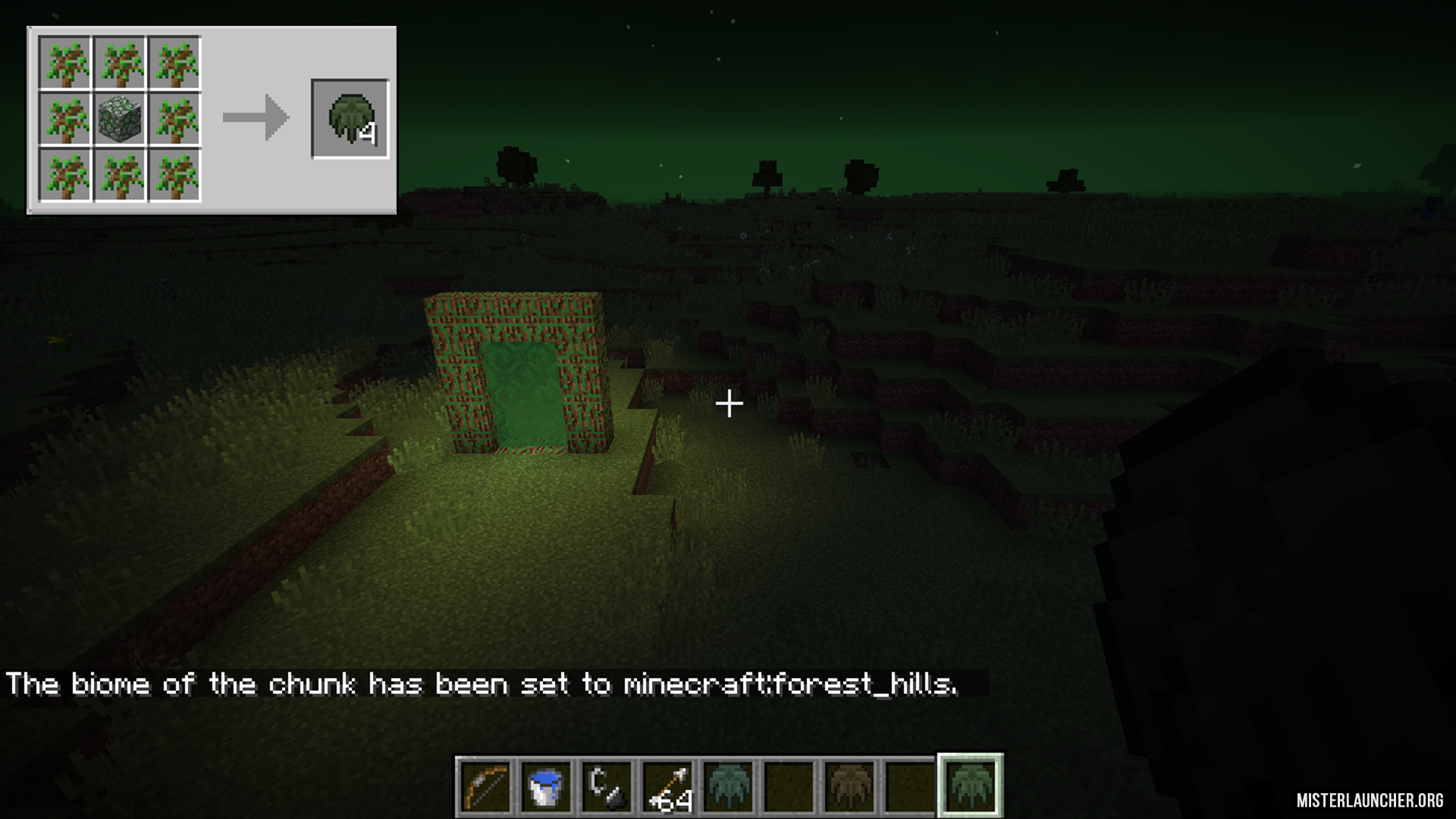Viewport: 1456px width, 819px height.
Task: Pick the stack of 64 arrows
Action: coord(668,786)
